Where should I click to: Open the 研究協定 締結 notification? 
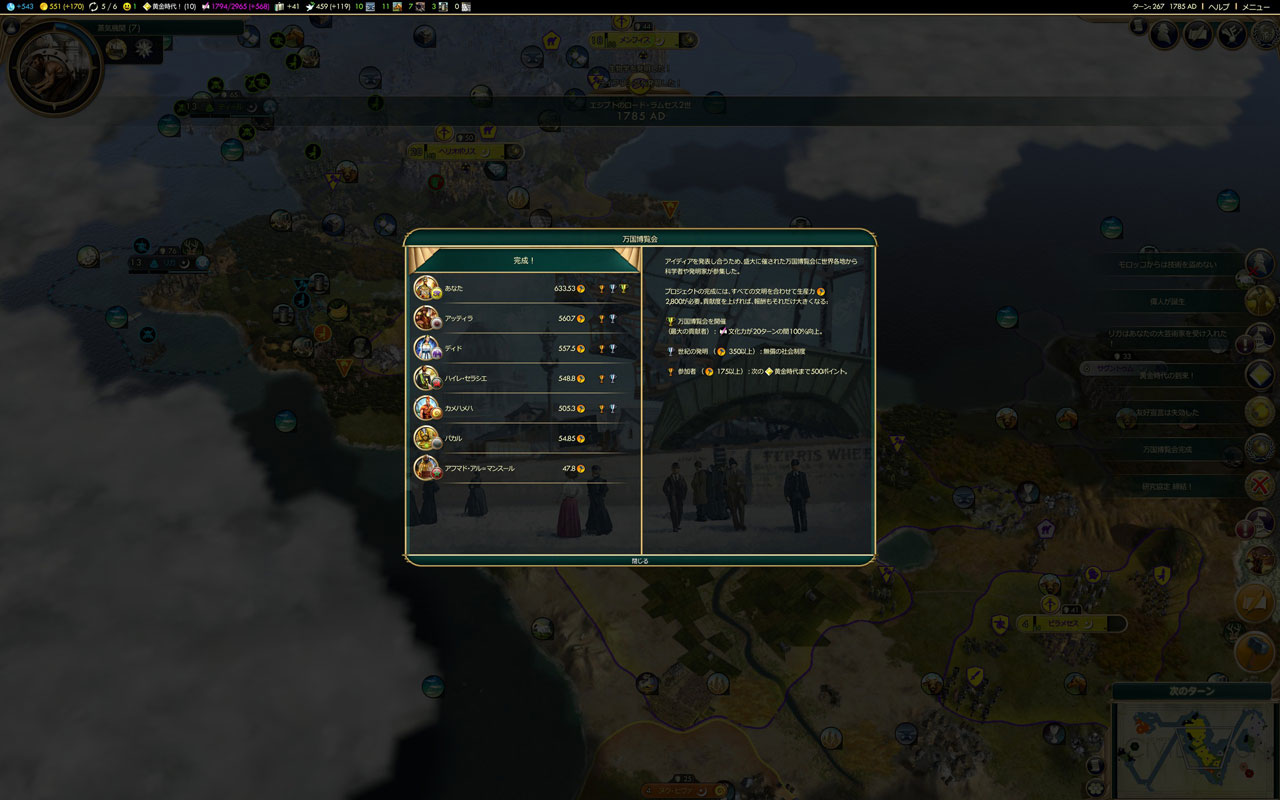click(x=1167, y=487)
